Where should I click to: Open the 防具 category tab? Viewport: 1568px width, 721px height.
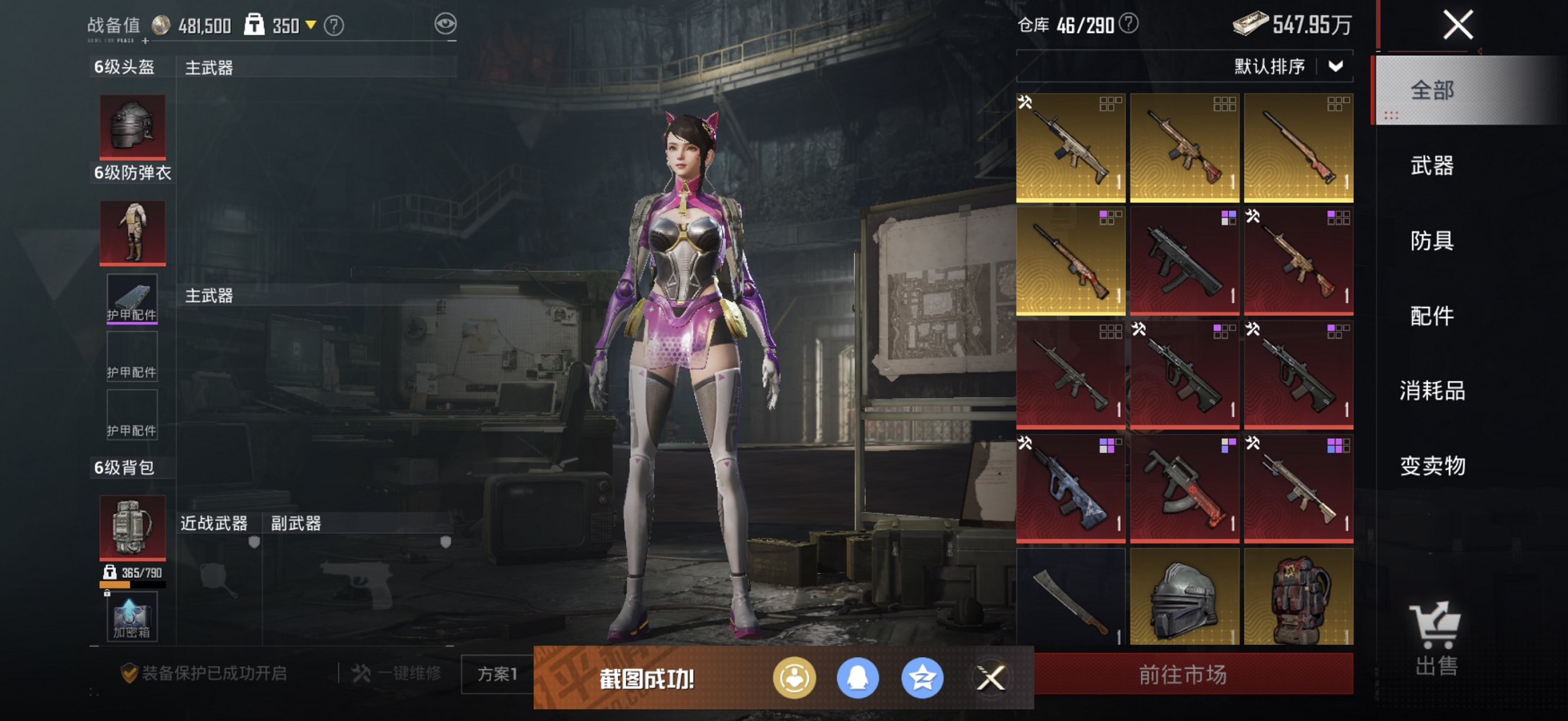click(x=1432, y=241)
